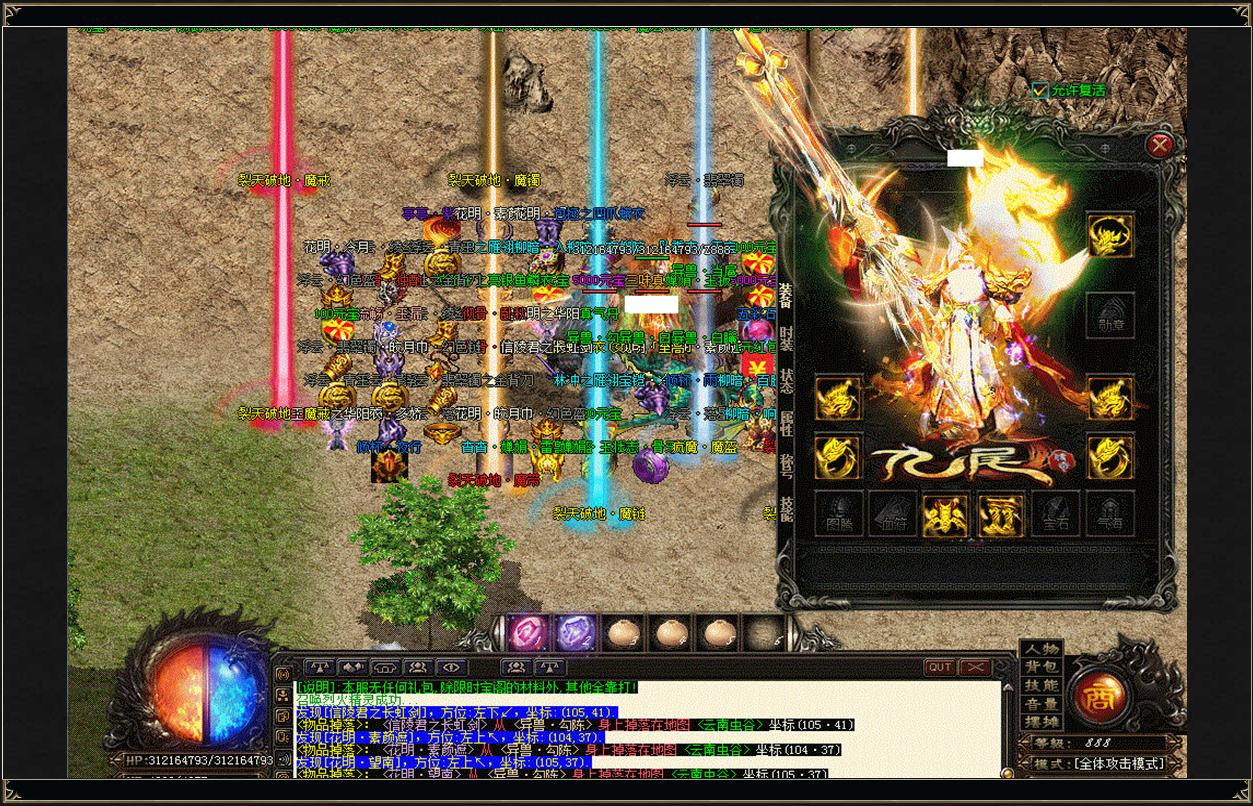Open the 人物 character menu
Screen dimensions: 1253x806
(1041, 649)
